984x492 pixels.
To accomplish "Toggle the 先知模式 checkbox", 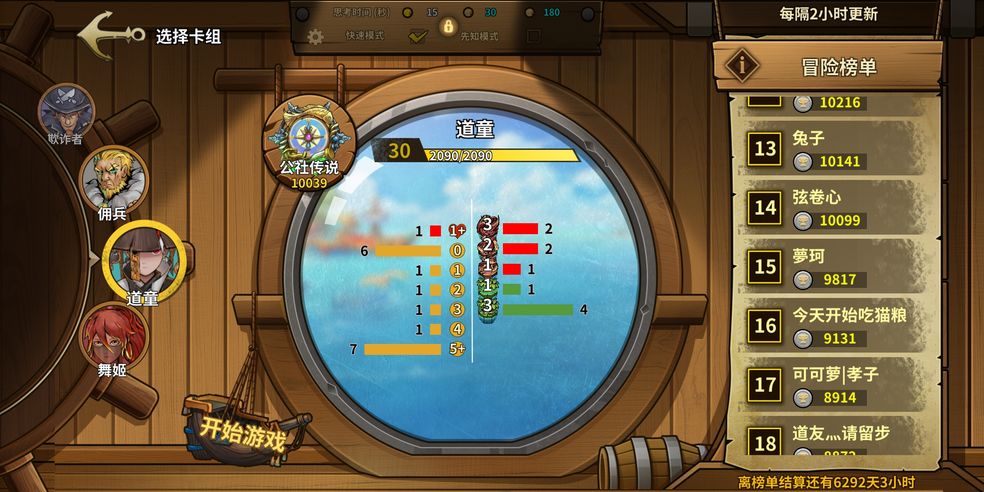I will point(533,36).
